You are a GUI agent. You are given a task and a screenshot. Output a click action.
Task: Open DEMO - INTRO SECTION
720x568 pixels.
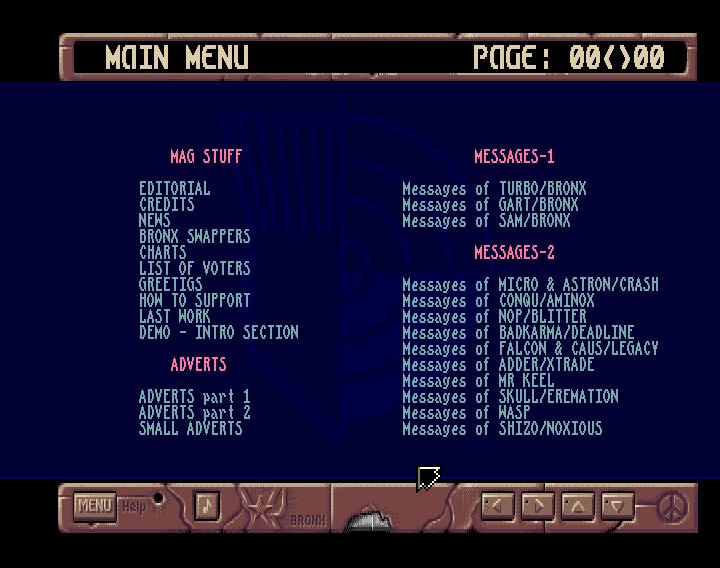point(219,333)
